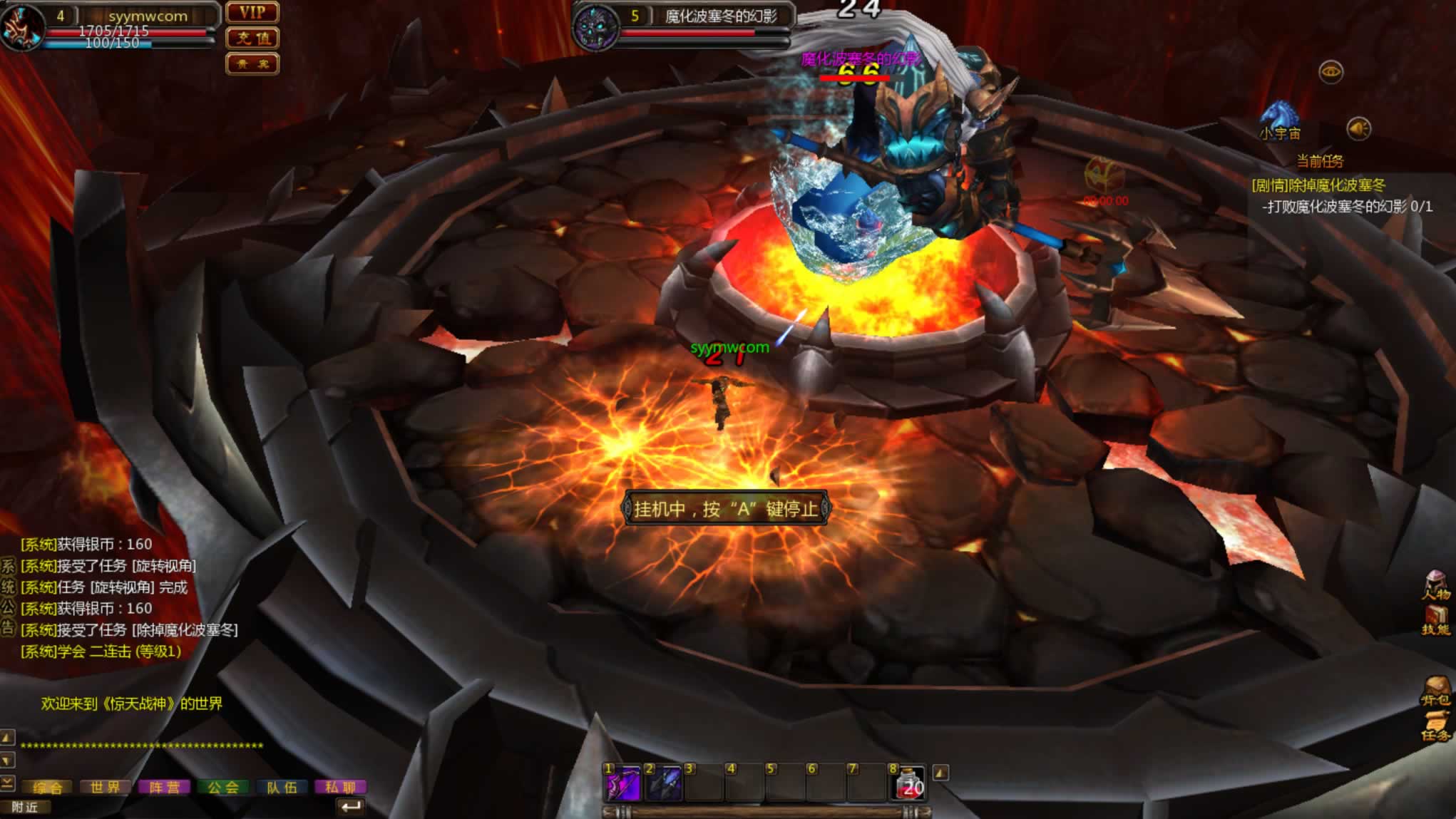Open the VIP panel
1456x819 pixels.
click(x=252, y=12)
